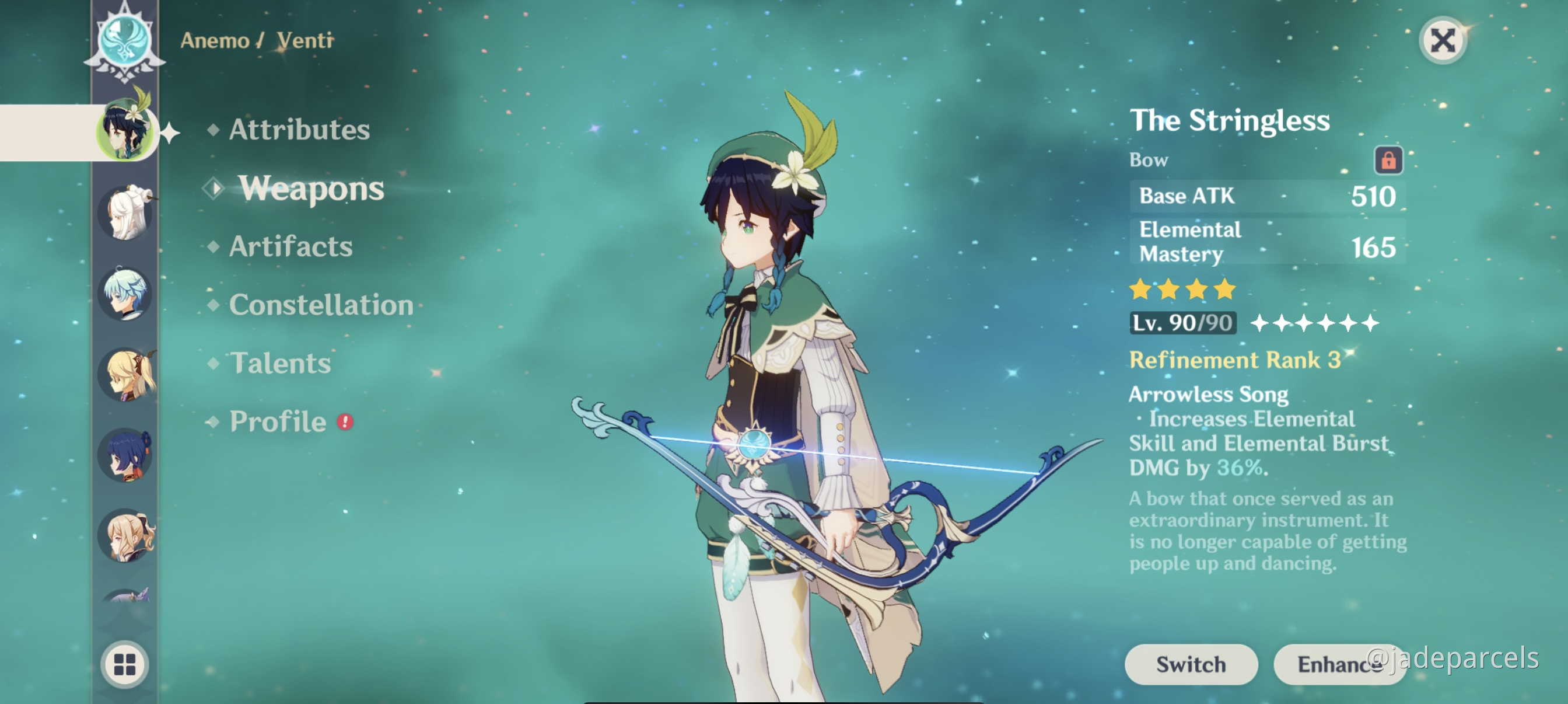Open the Artifacts section

coord(290,248)
